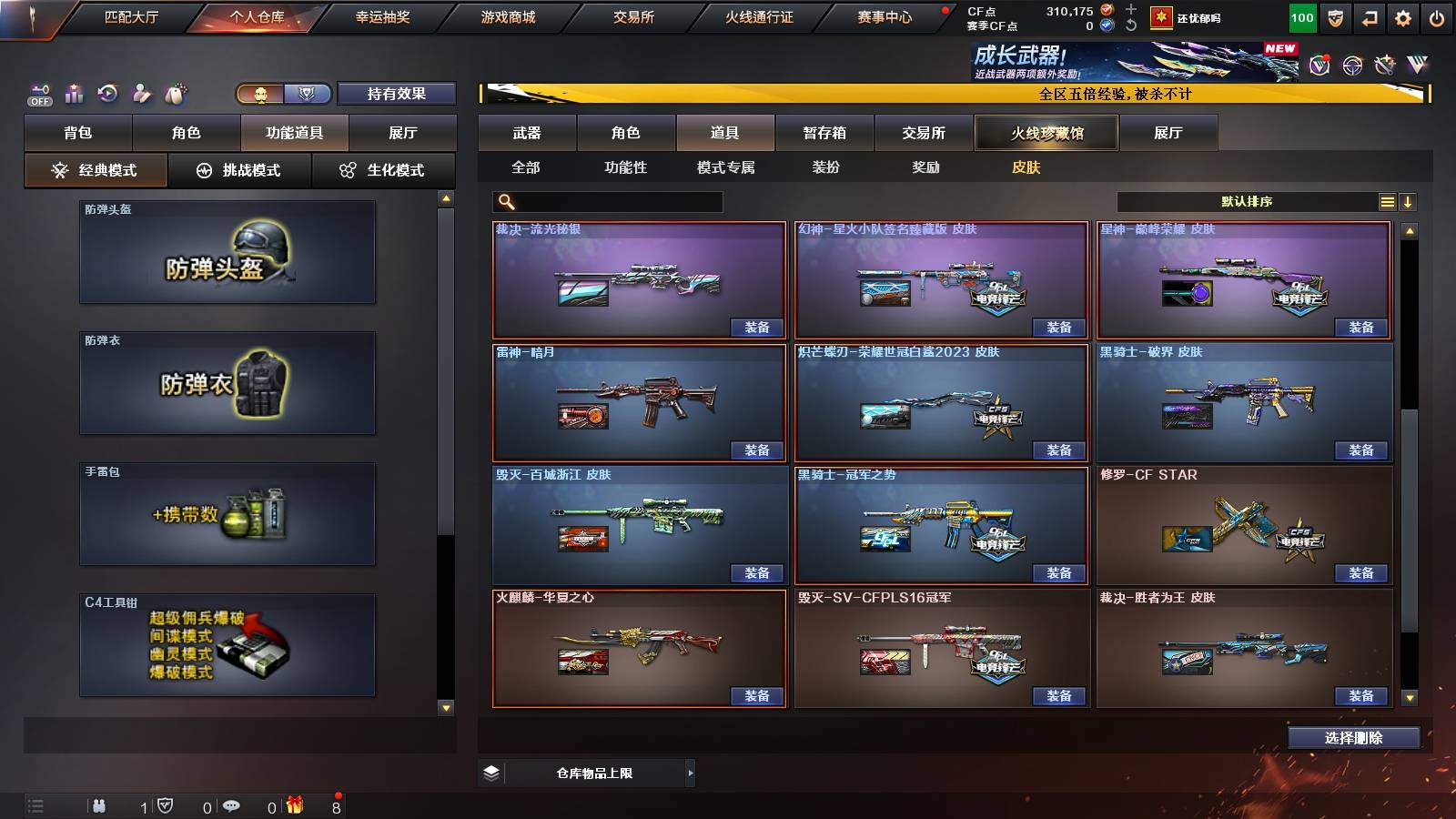Click the 选择删除 button

[x=1353, y=738]
